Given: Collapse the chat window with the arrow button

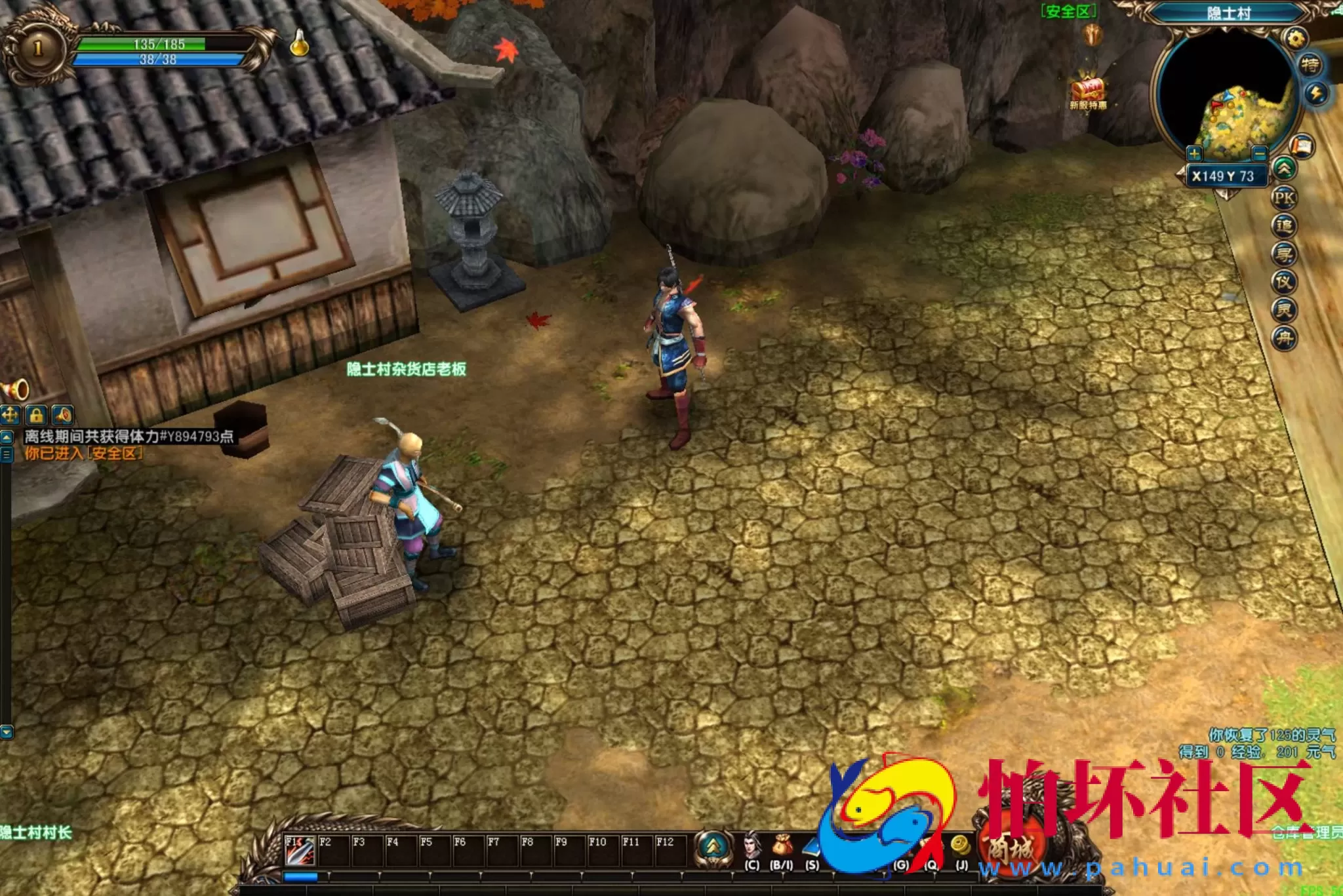Looking at the screenshot, I should (x=5, y=438).
